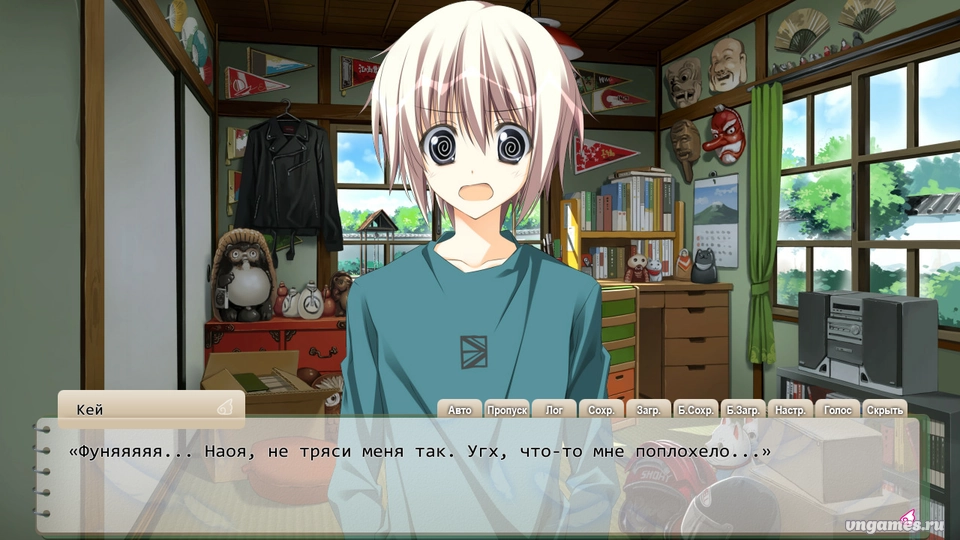Open settings through the Настр. button
The height and width of the screenshot is (540, 960).
point(790,409)
